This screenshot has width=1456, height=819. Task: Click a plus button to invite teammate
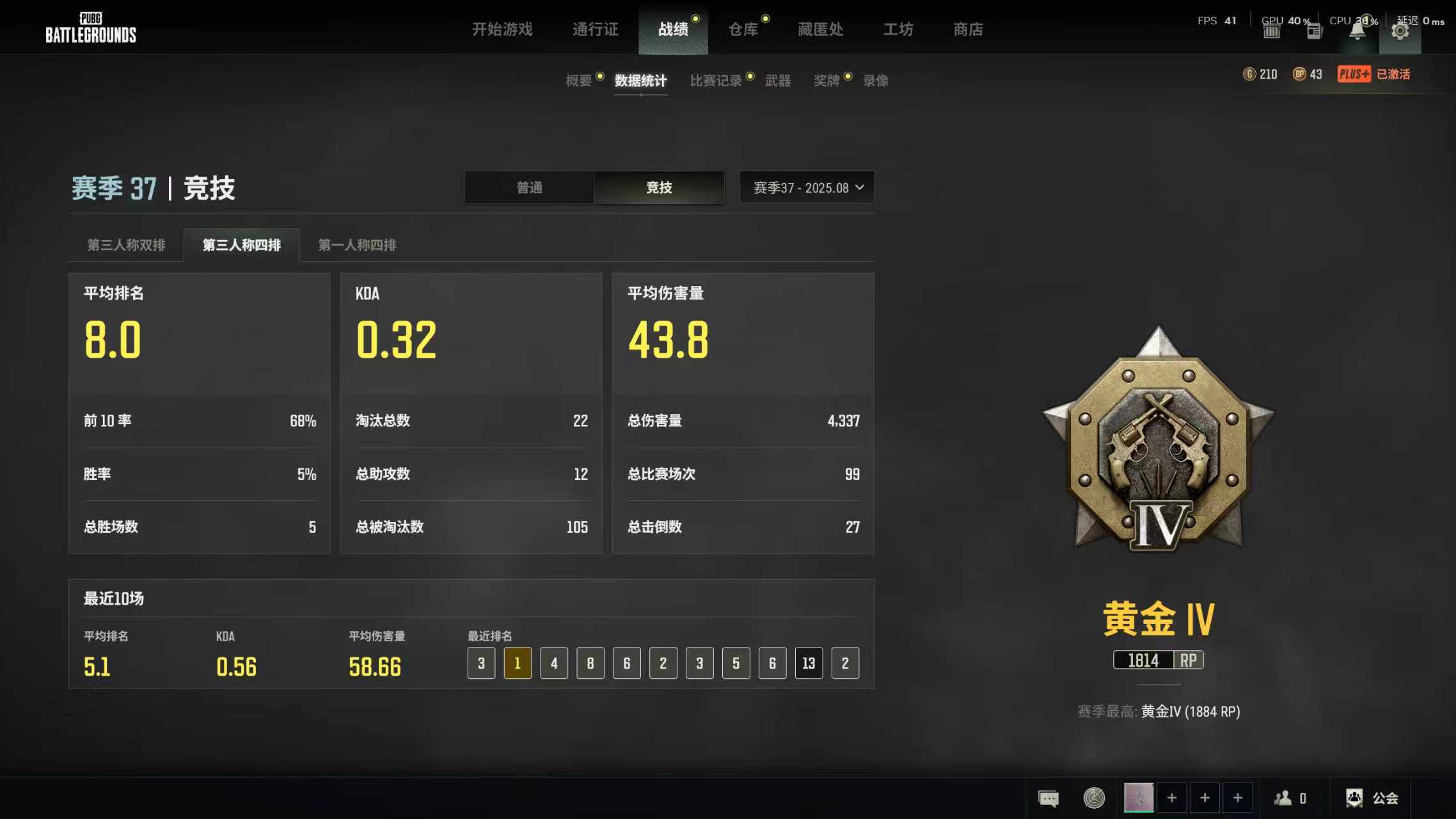pos(1172,798)
